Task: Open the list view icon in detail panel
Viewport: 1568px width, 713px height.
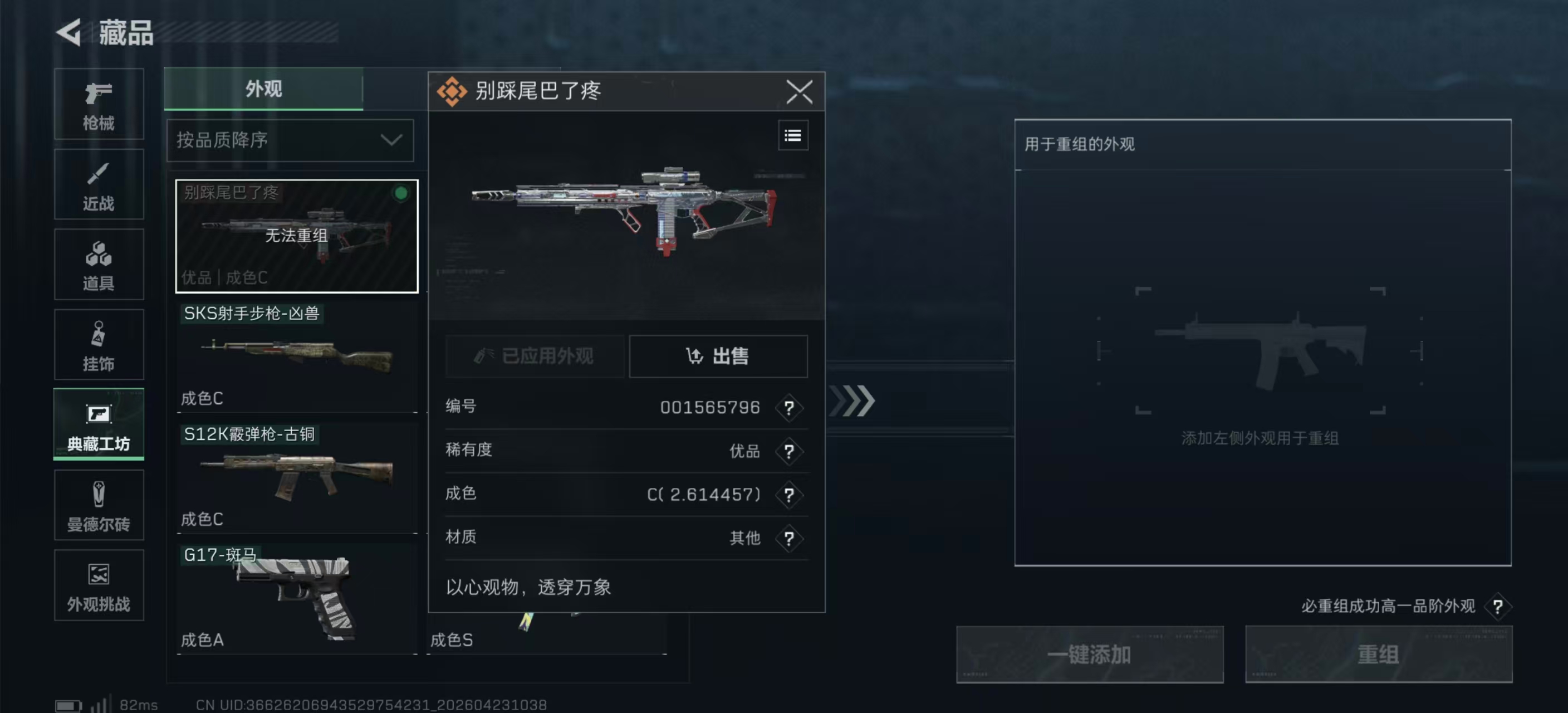Action: tap(792, 135)
